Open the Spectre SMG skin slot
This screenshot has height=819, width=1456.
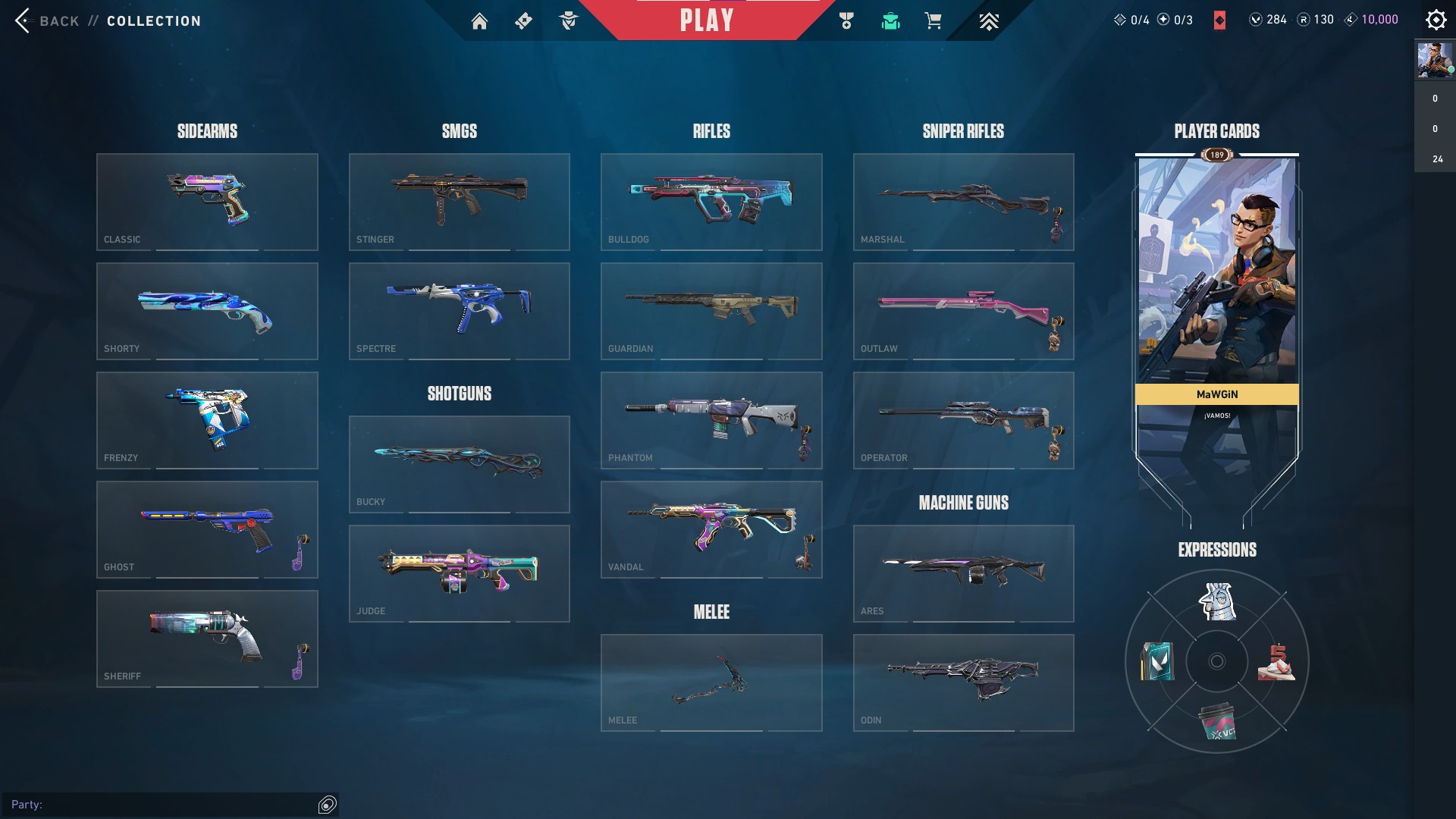459,311
